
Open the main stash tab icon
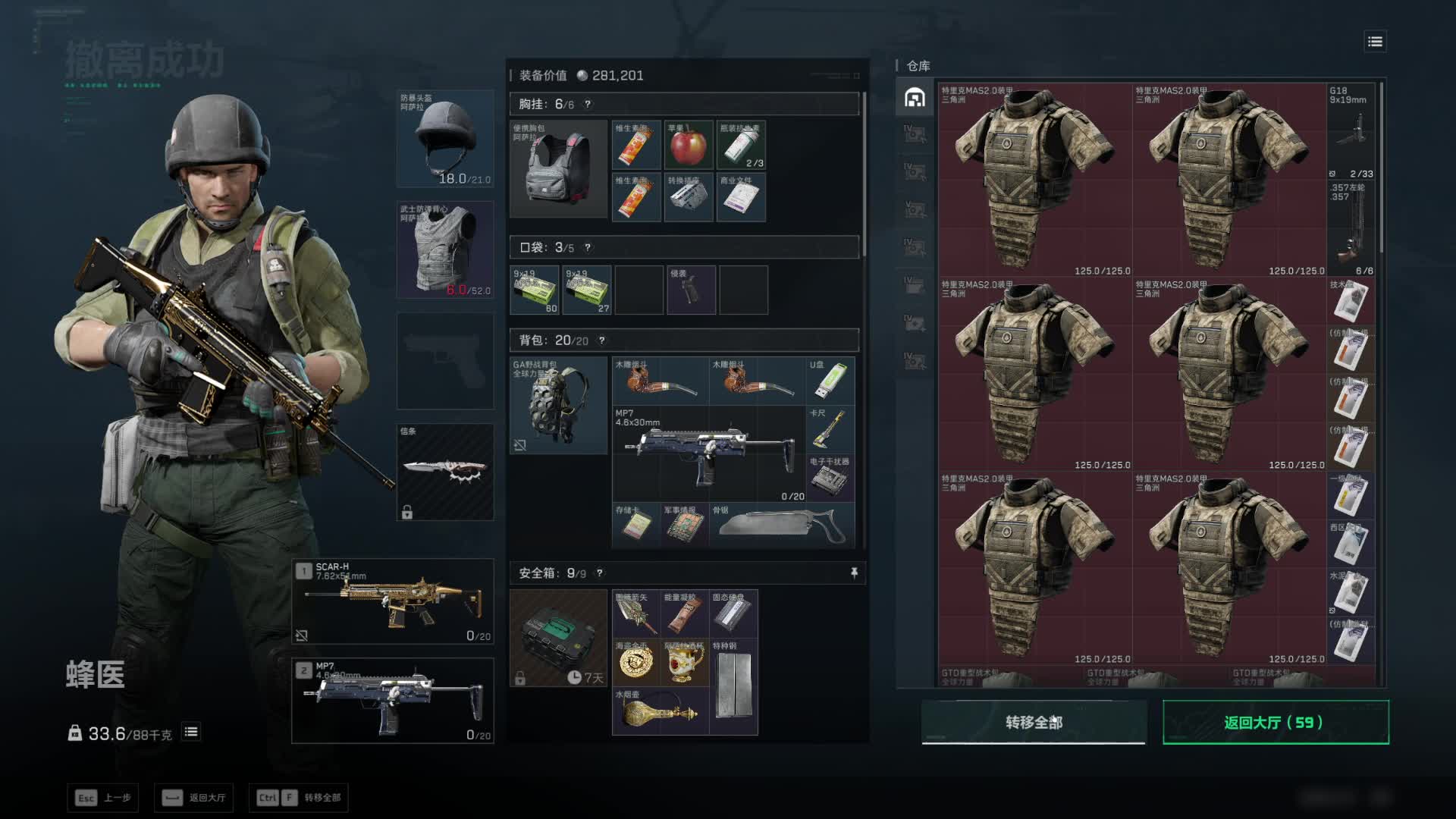point(915,98)
